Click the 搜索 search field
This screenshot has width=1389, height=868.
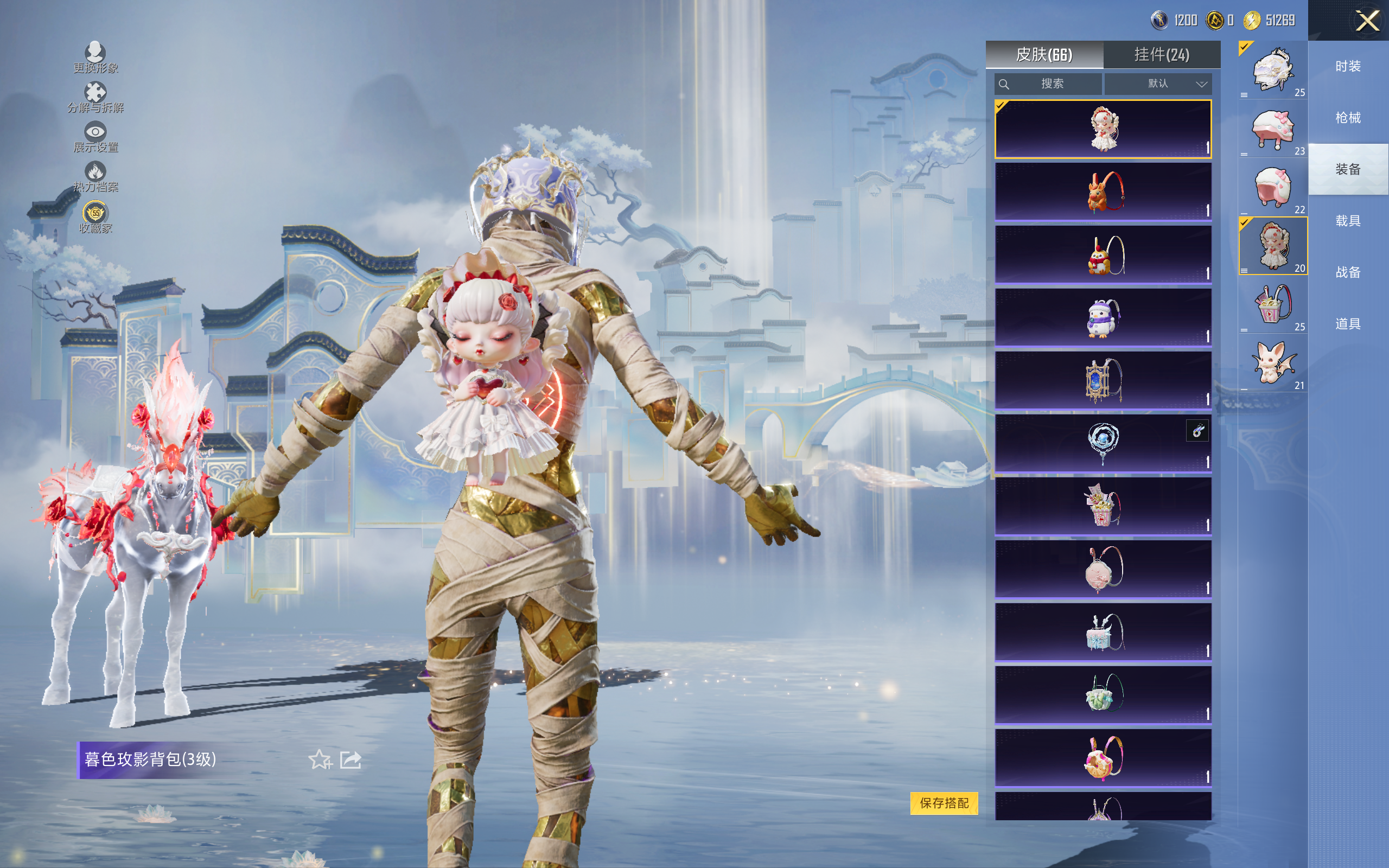coord(1048,84)
